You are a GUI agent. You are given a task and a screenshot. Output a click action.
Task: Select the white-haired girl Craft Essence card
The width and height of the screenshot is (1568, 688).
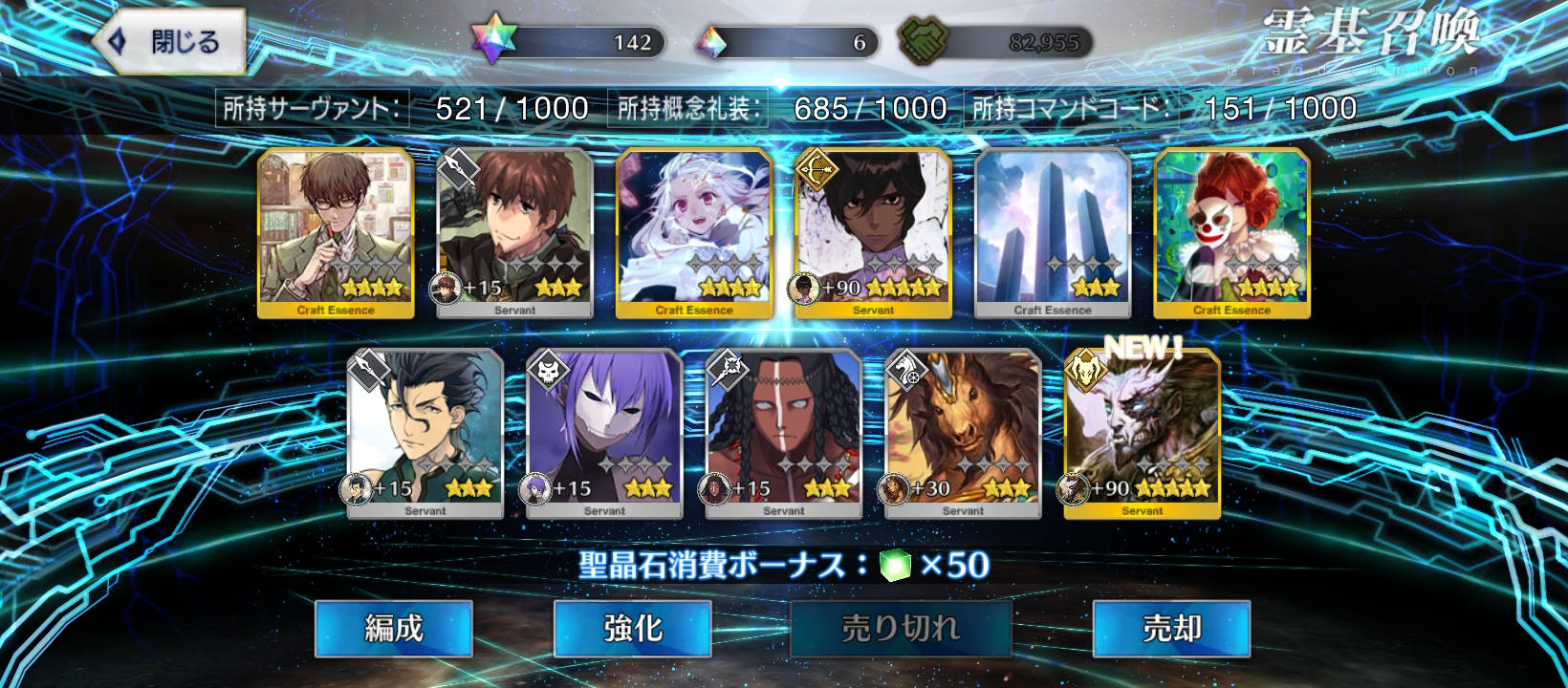tap(694, 232)
